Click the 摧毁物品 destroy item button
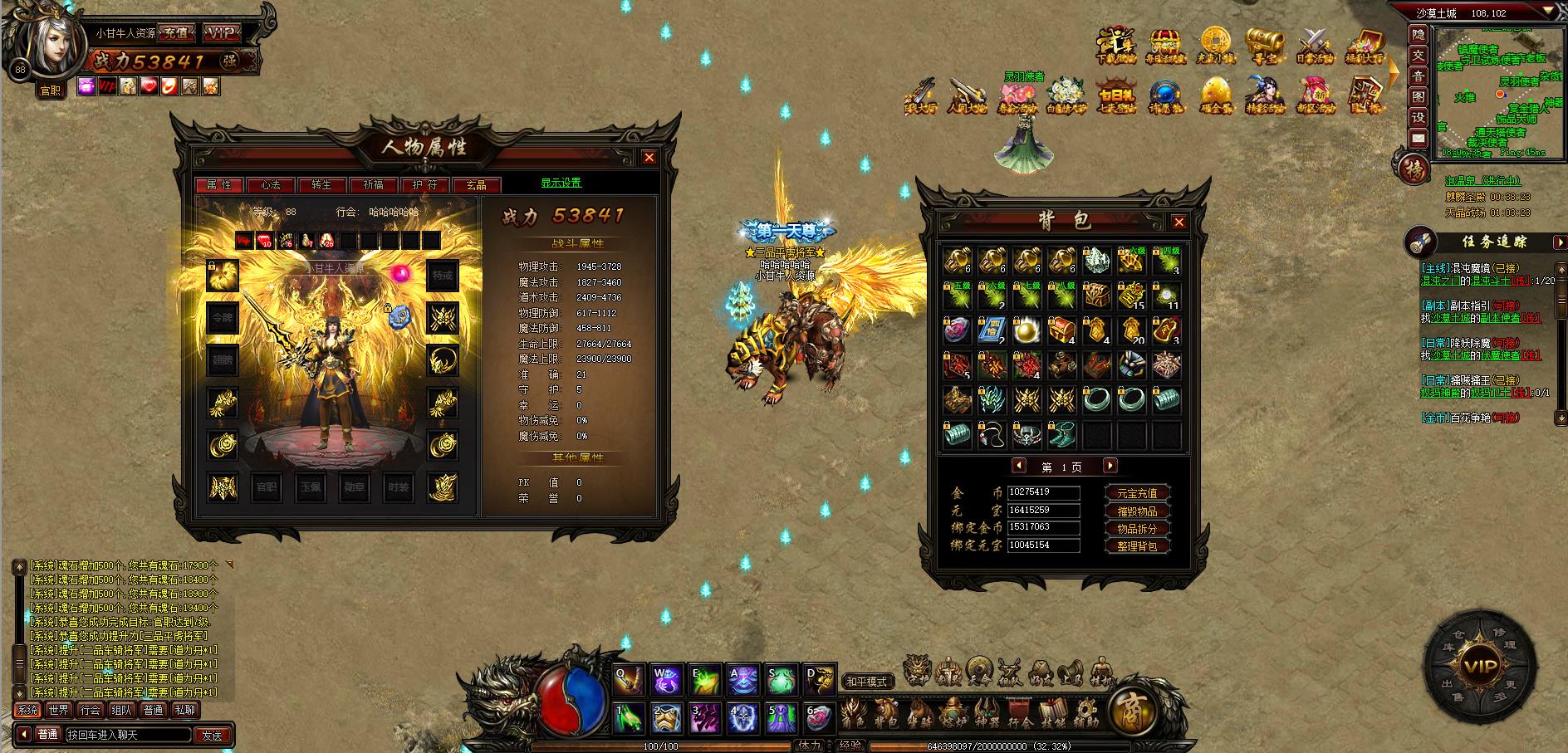 click(x=1137, y=511)
